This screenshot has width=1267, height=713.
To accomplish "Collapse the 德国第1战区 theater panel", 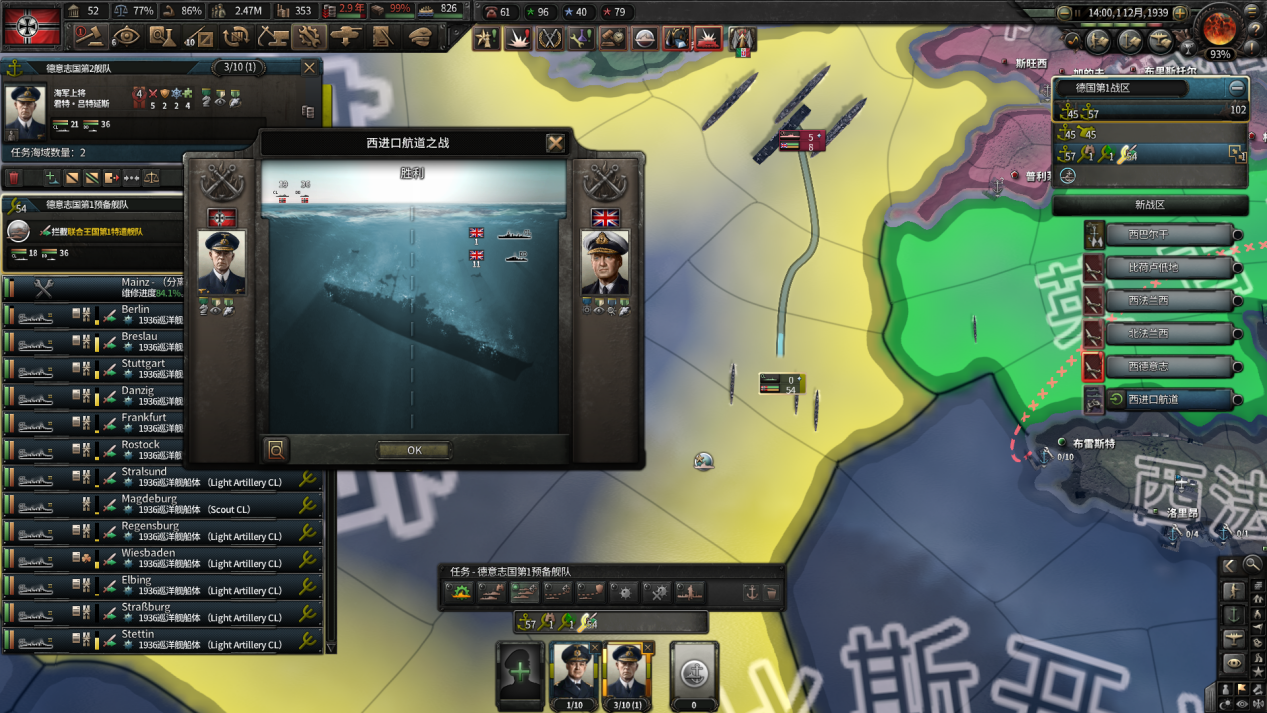I will point(1237,88).
